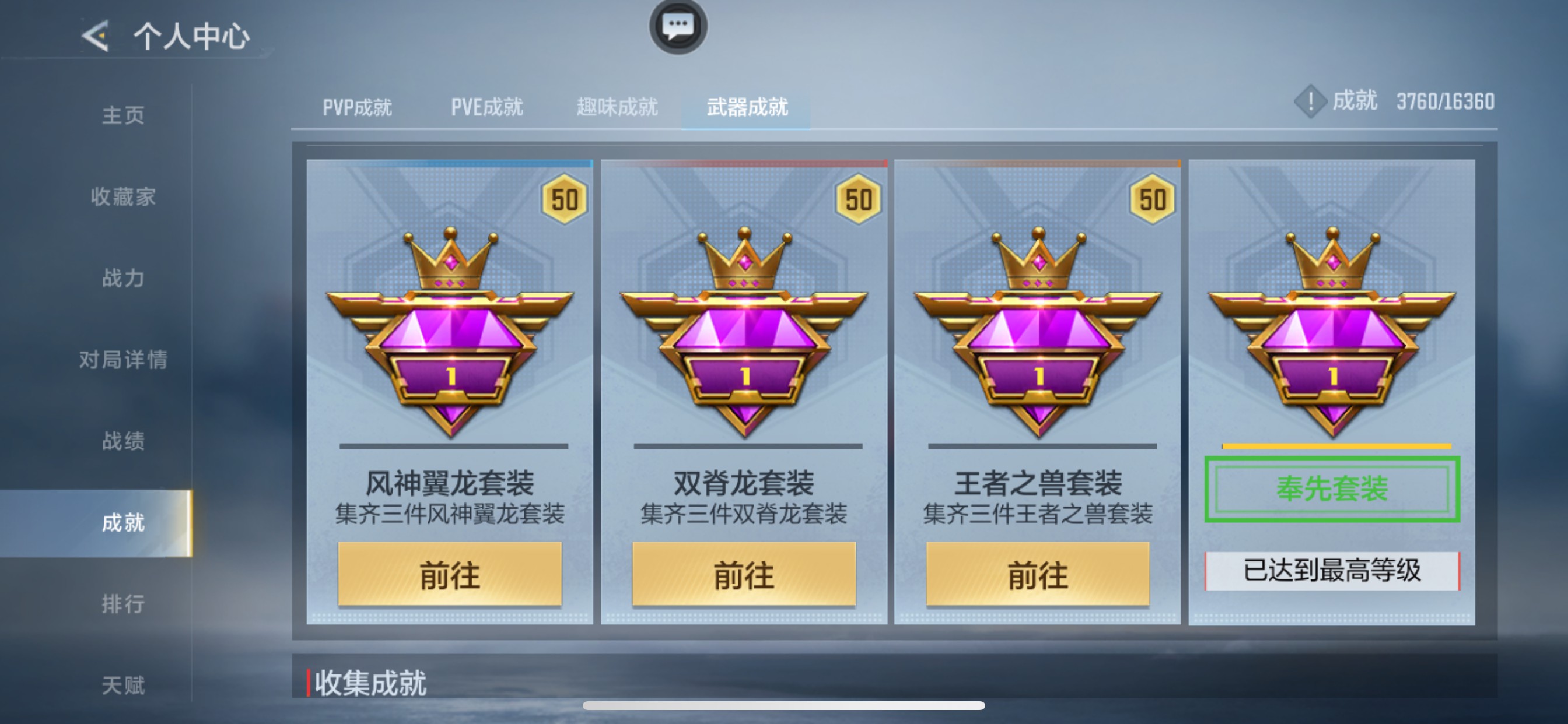Switch to the PVE成就 tab
The image size is (1568, 724).
click(x=487, y=107)
